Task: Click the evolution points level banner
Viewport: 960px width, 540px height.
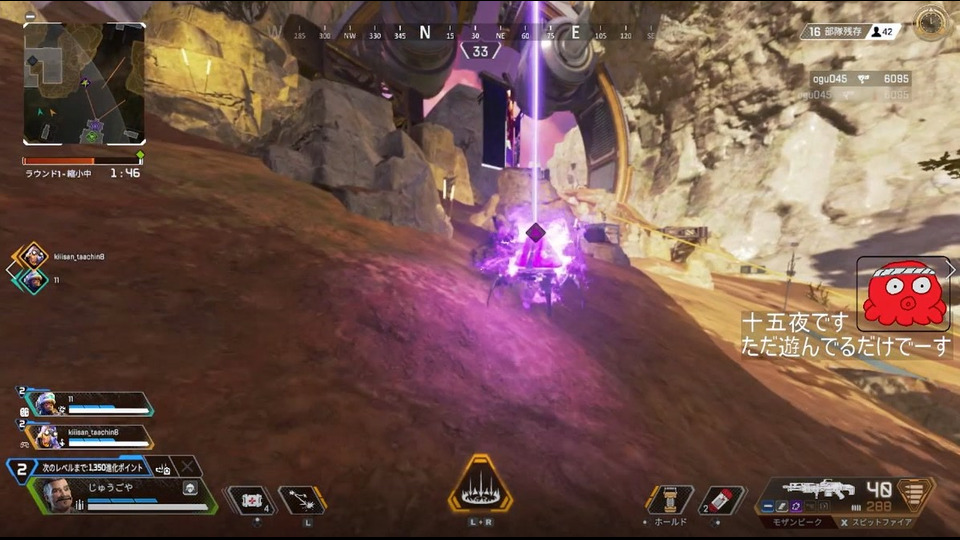Action: [92, 467]
